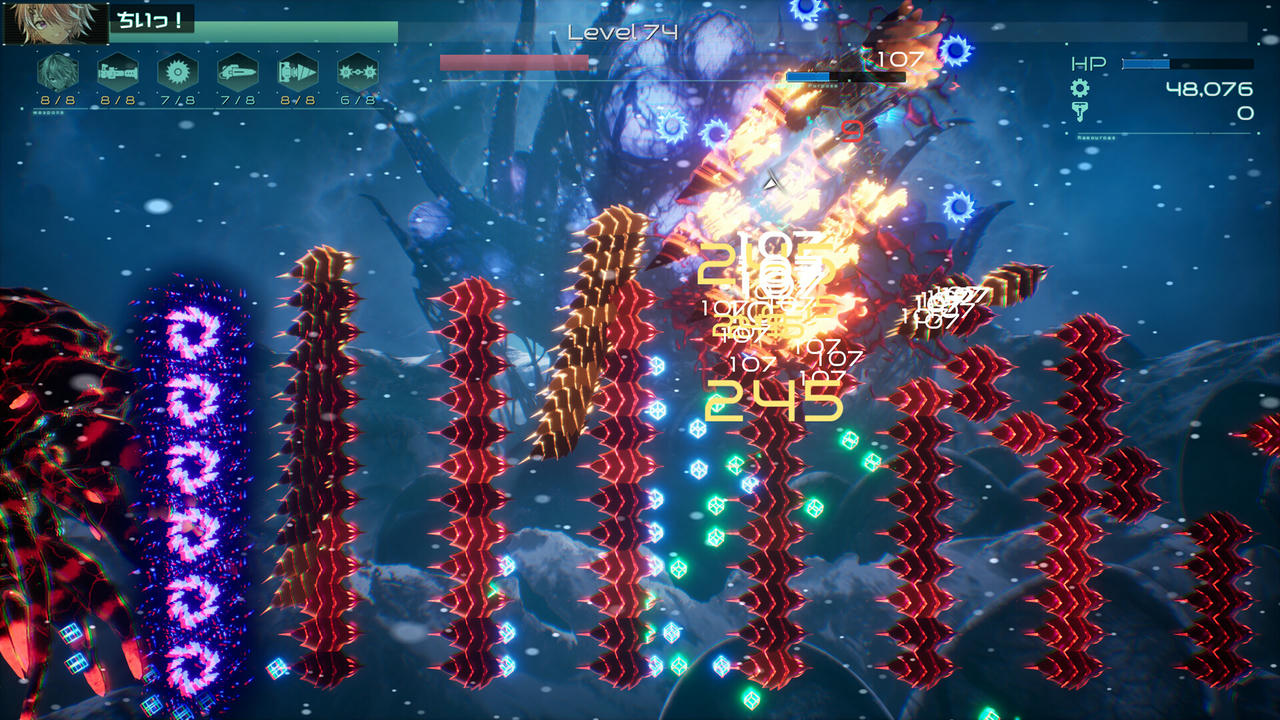1280x720 pixels.
Task: Click the gear icon beside the 48,076 counter
Action: 1080,88
